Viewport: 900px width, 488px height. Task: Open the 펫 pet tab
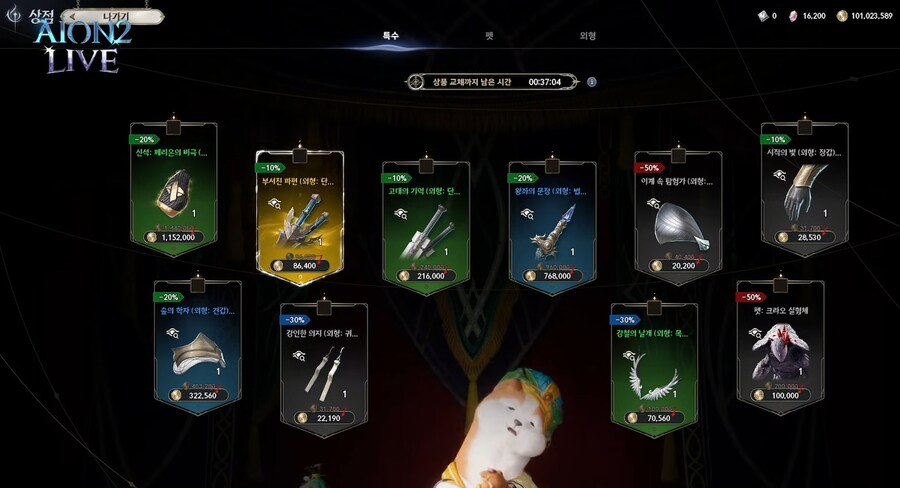489,36
